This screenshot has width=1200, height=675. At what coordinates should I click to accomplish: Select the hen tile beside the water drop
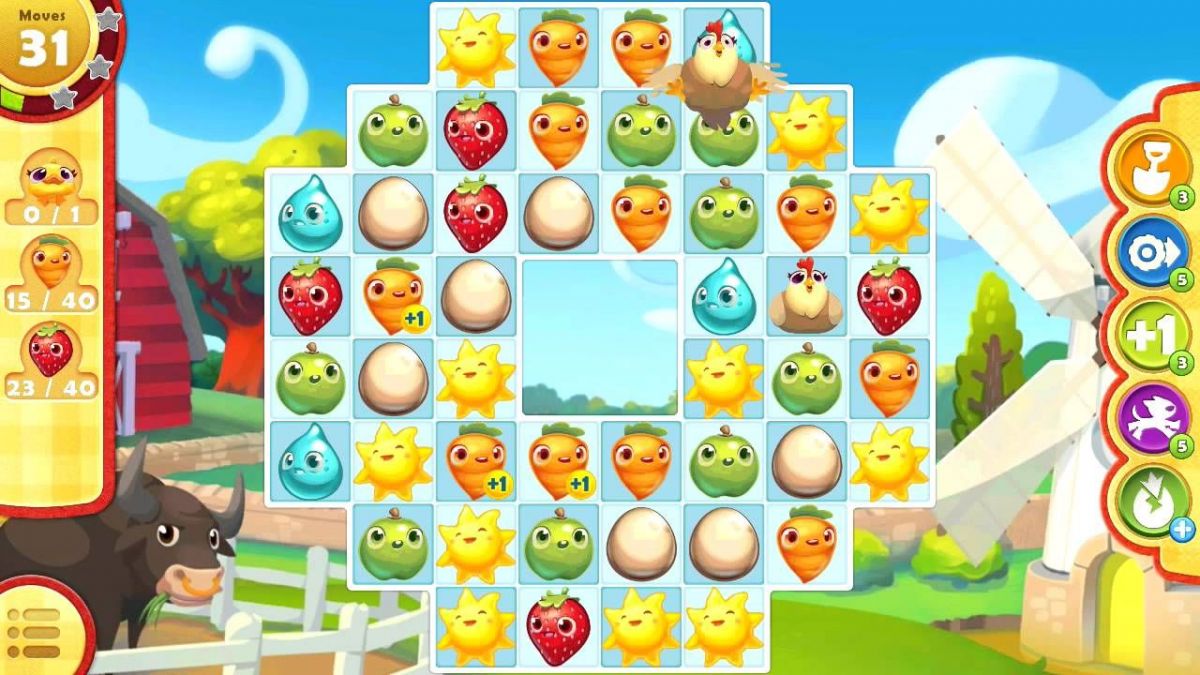tap(805, 297)
